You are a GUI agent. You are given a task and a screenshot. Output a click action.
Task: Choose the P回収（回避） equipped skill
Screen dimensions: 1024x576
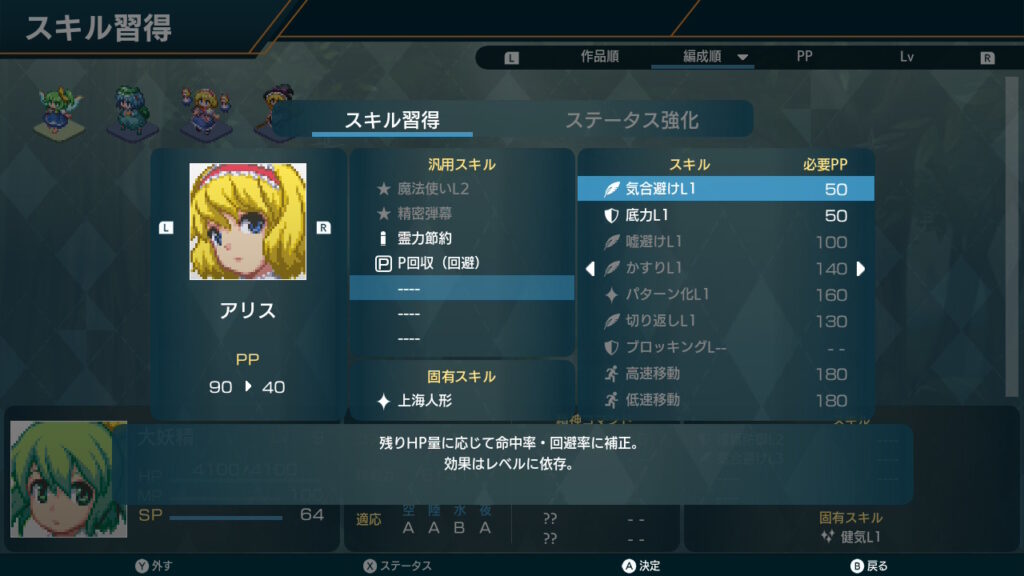tap(461, 265)
